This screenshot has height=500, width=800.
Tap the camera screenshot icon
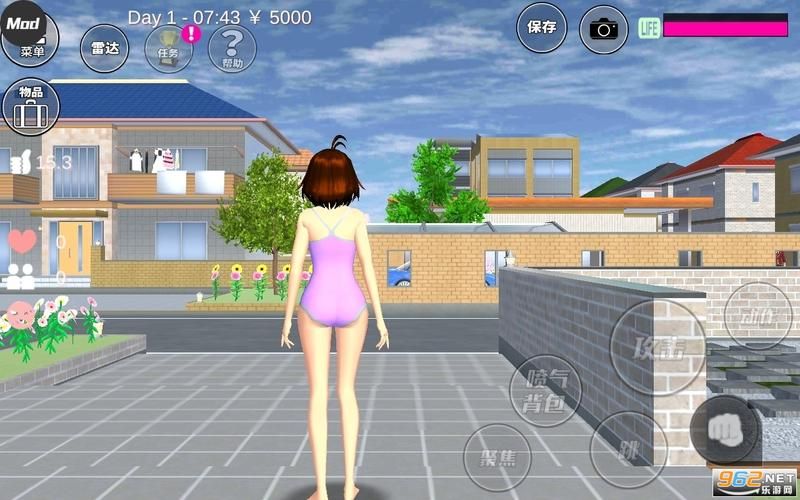coord(603,29)
